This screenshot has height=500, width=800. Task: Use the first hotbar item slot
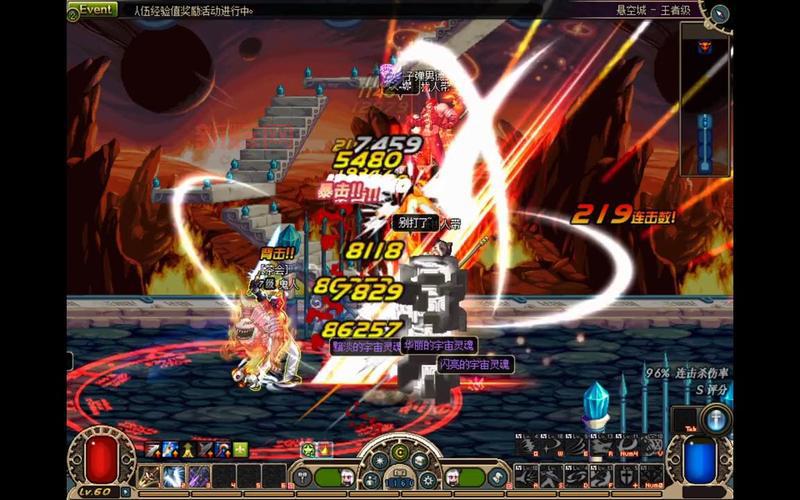(x=150, y=476)
